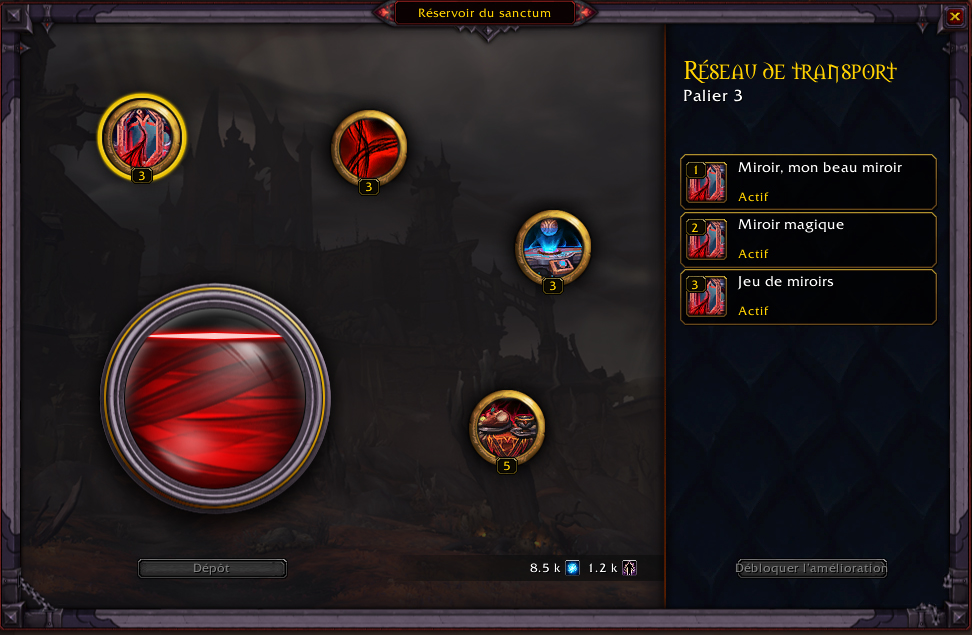Click the Dépôt button
This screenshot has width=972, height=635.
pyautogui.click(x=212, y=568)
